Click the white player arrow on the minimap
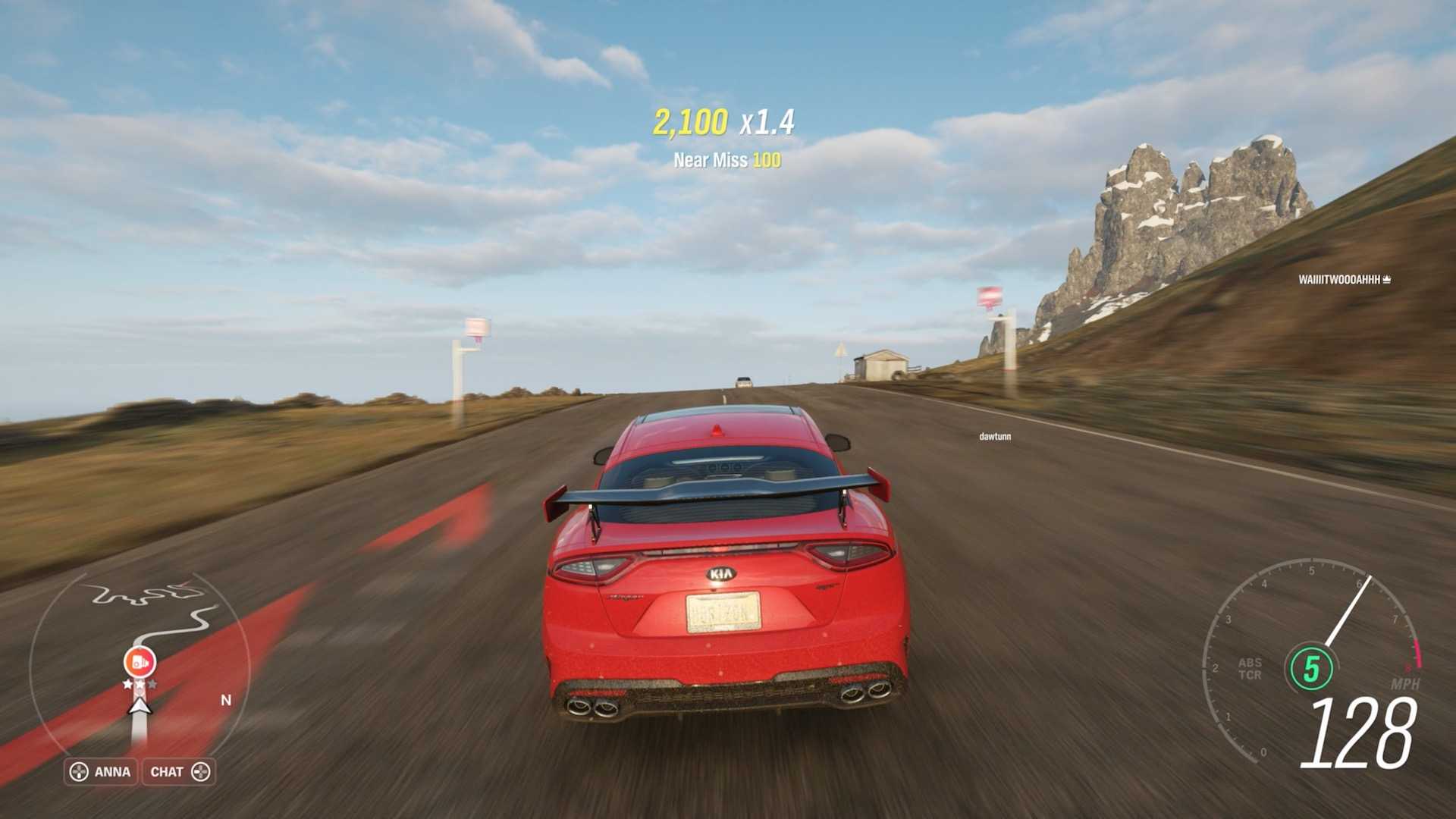Viewport: 1456px width, 819px height. point(140,707)
